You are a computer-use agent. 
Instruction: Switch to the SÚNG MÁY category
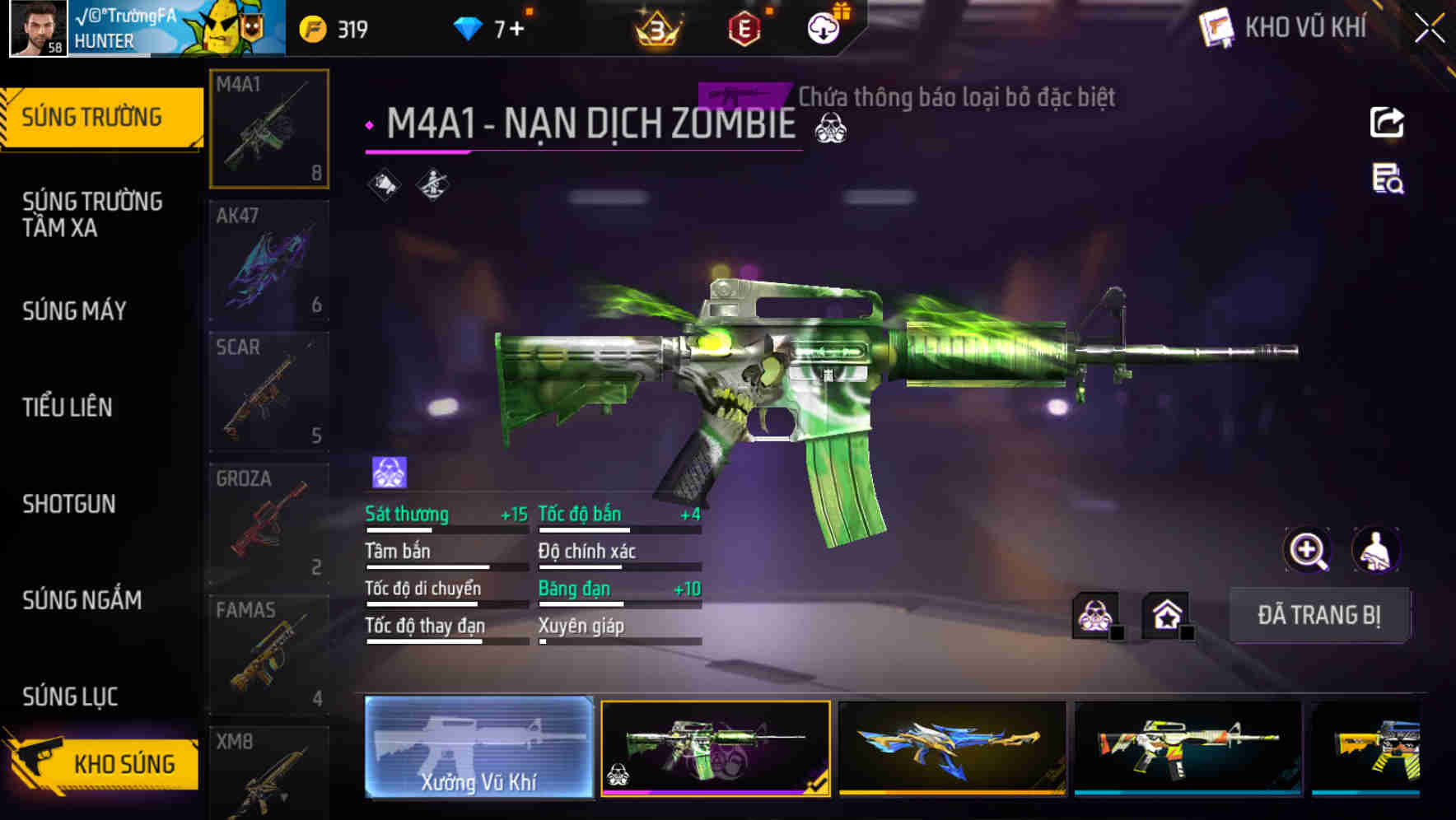pos(74,310)
